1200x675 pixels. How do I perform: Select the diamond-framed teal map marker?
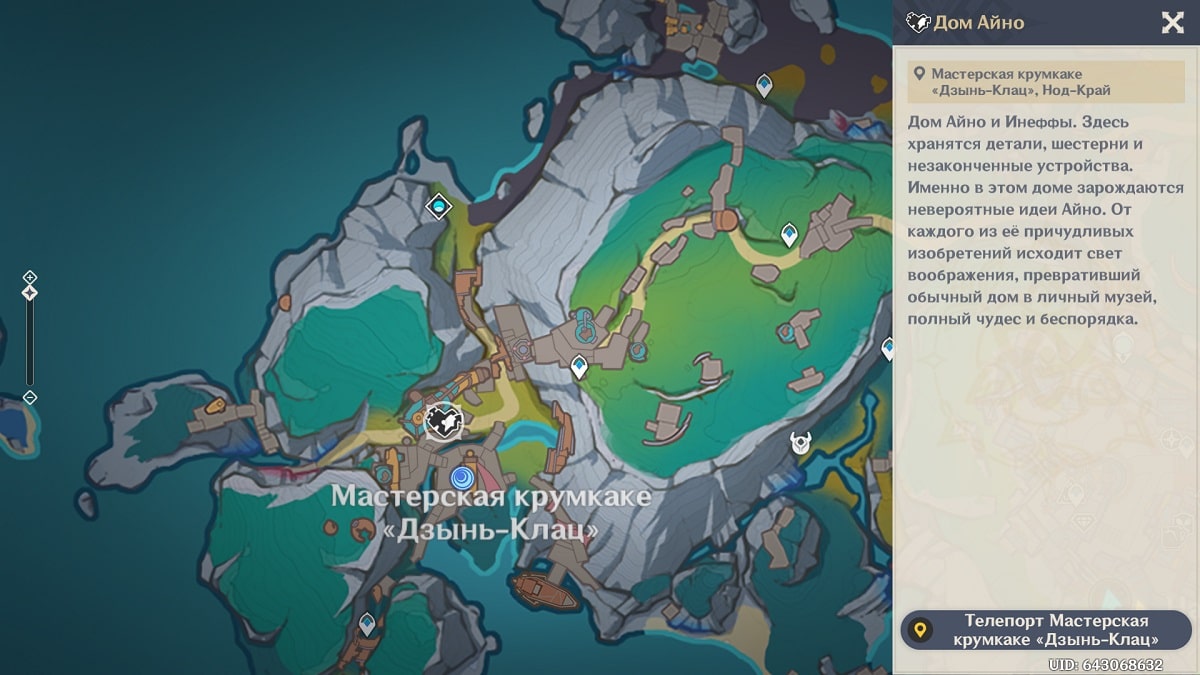[438, 206]
